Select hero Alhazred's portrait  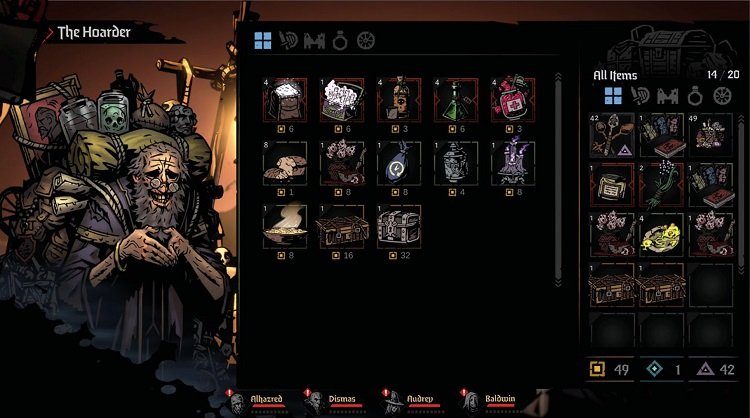(x=237, y=402)
